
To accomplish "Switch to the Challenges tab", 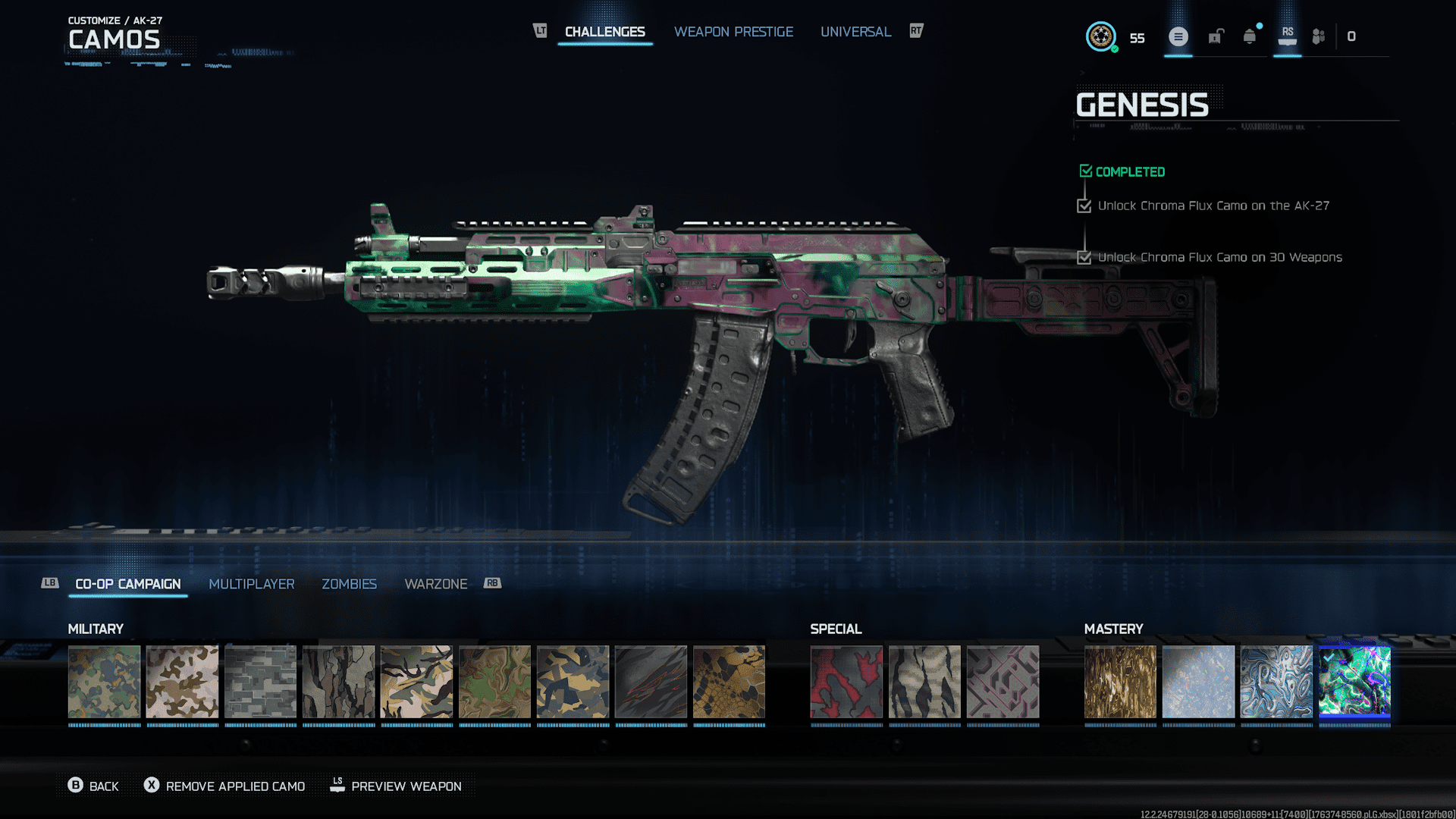I will tap(604, 32).
